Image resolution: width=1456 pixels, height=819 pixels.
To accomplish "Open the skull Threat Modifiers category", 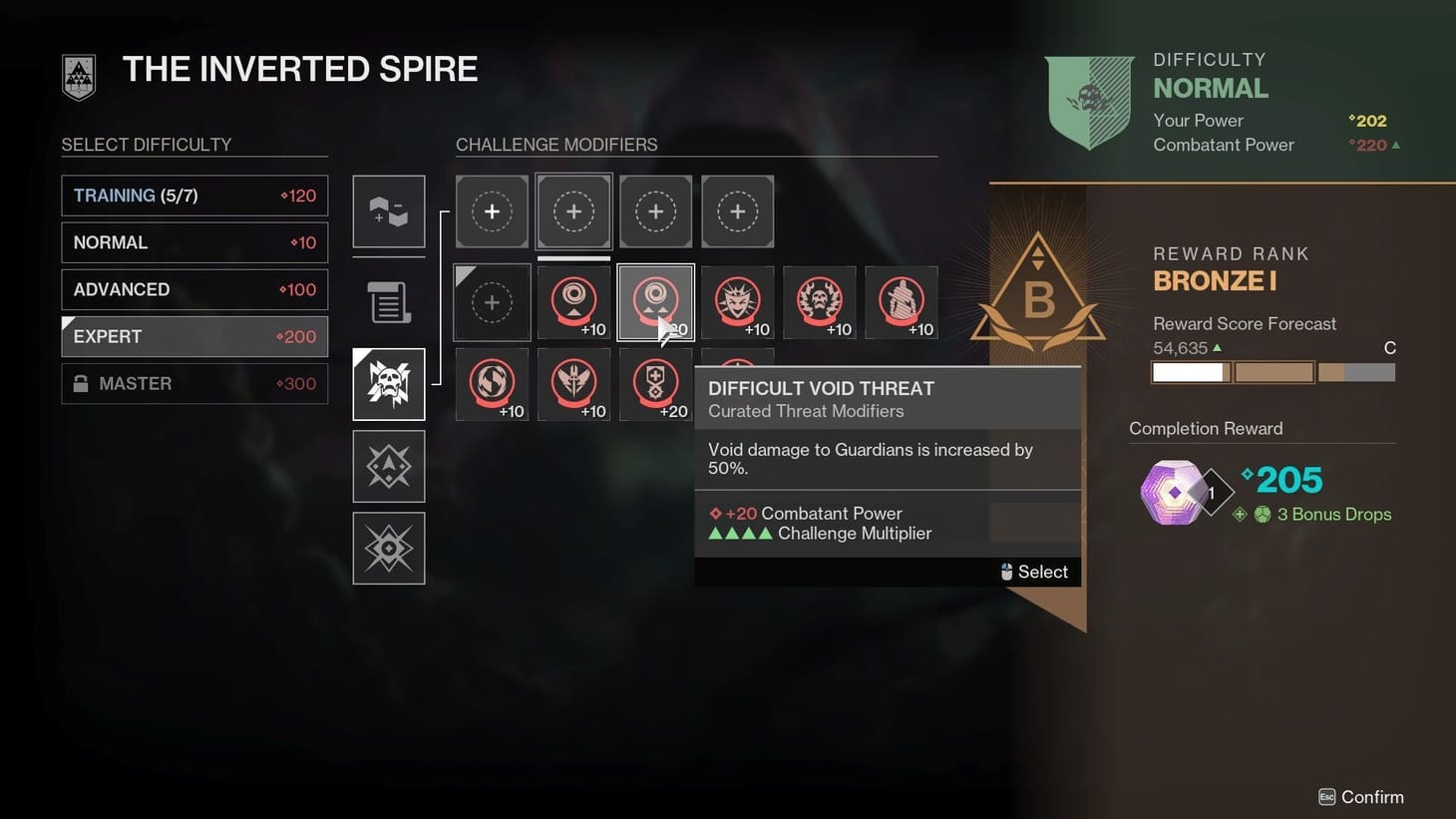I will point(388,384).
